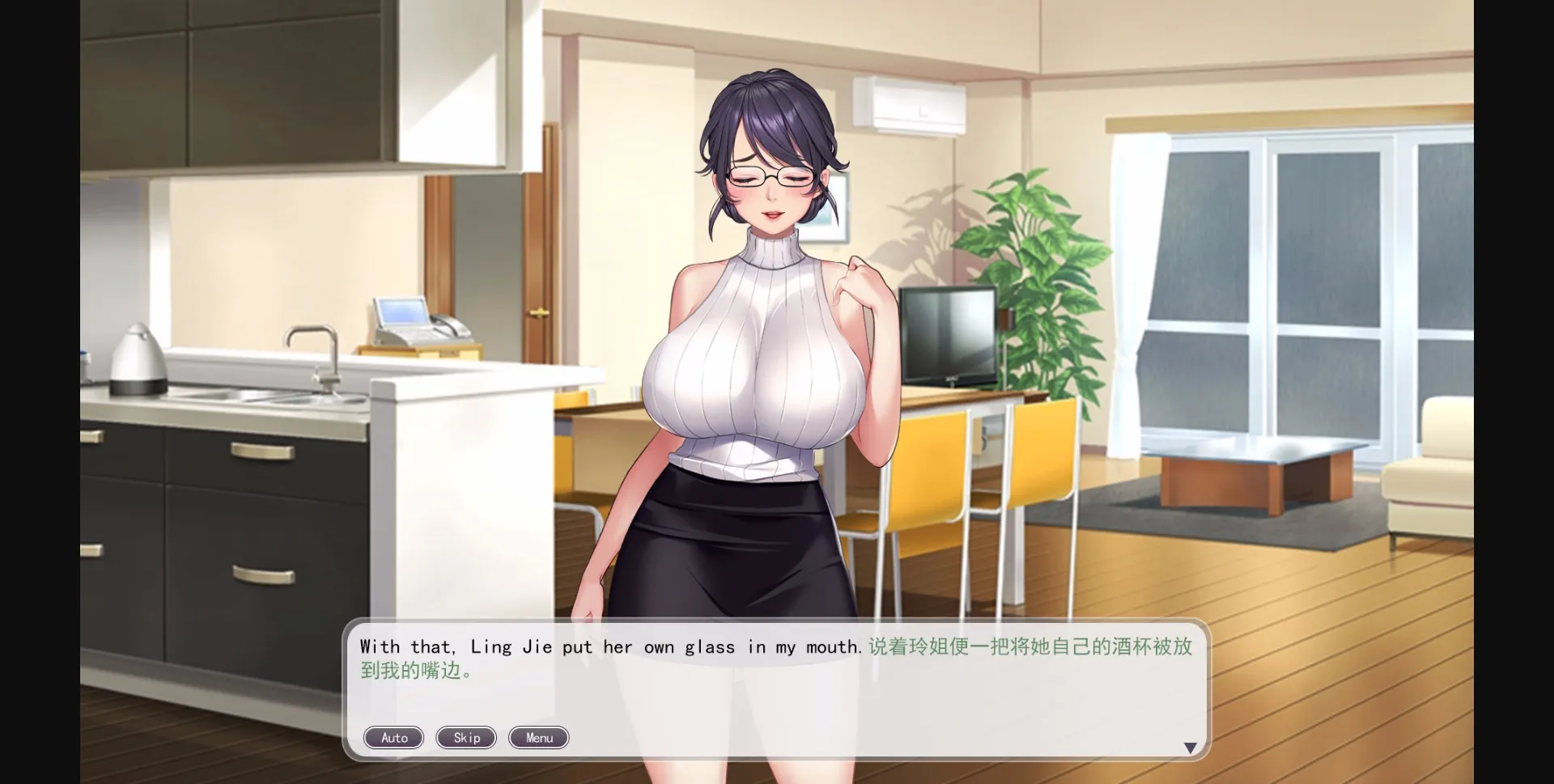The height and width of the screenshot is (784, 1554).
Task: Click the continue indicator triangle
Action: [1191, 747]
